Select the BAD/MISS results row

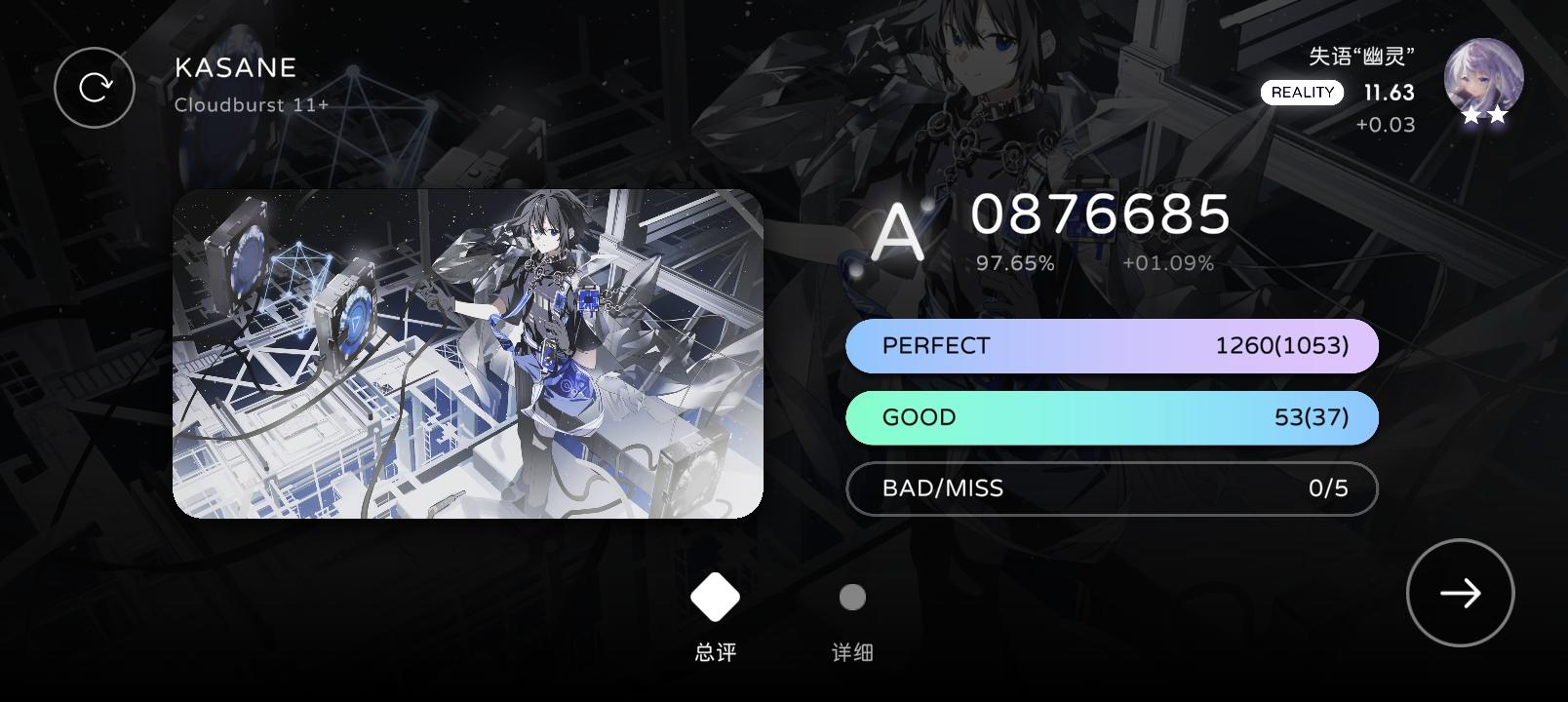click(x=1112, y=488)
